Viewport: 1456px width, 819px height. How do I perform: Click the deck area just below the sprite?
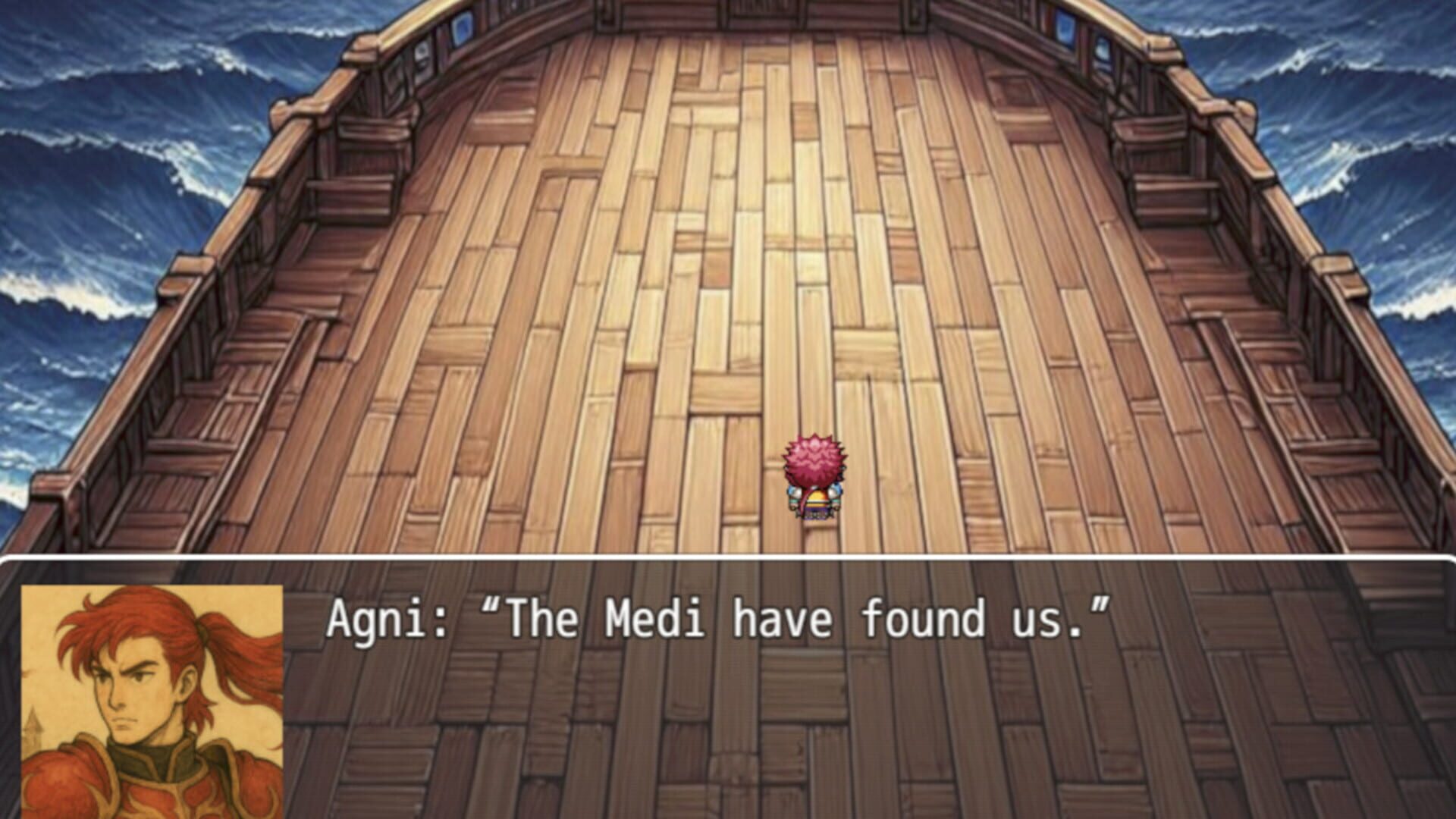pos(814,538)
